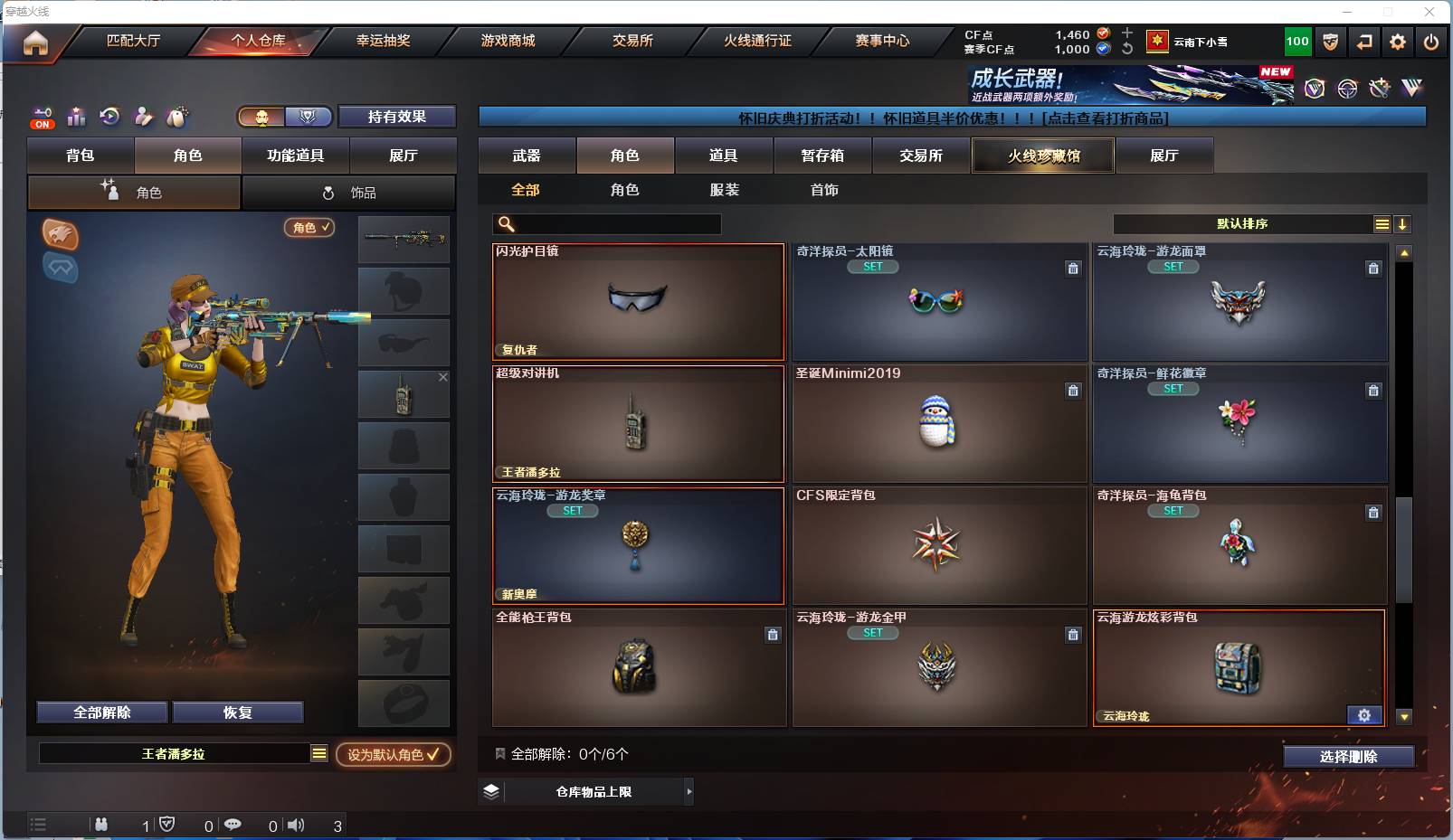The image size is (1453, 840).
Task: Click the speaker volume icon in status bar
Action: pos(296,825)
